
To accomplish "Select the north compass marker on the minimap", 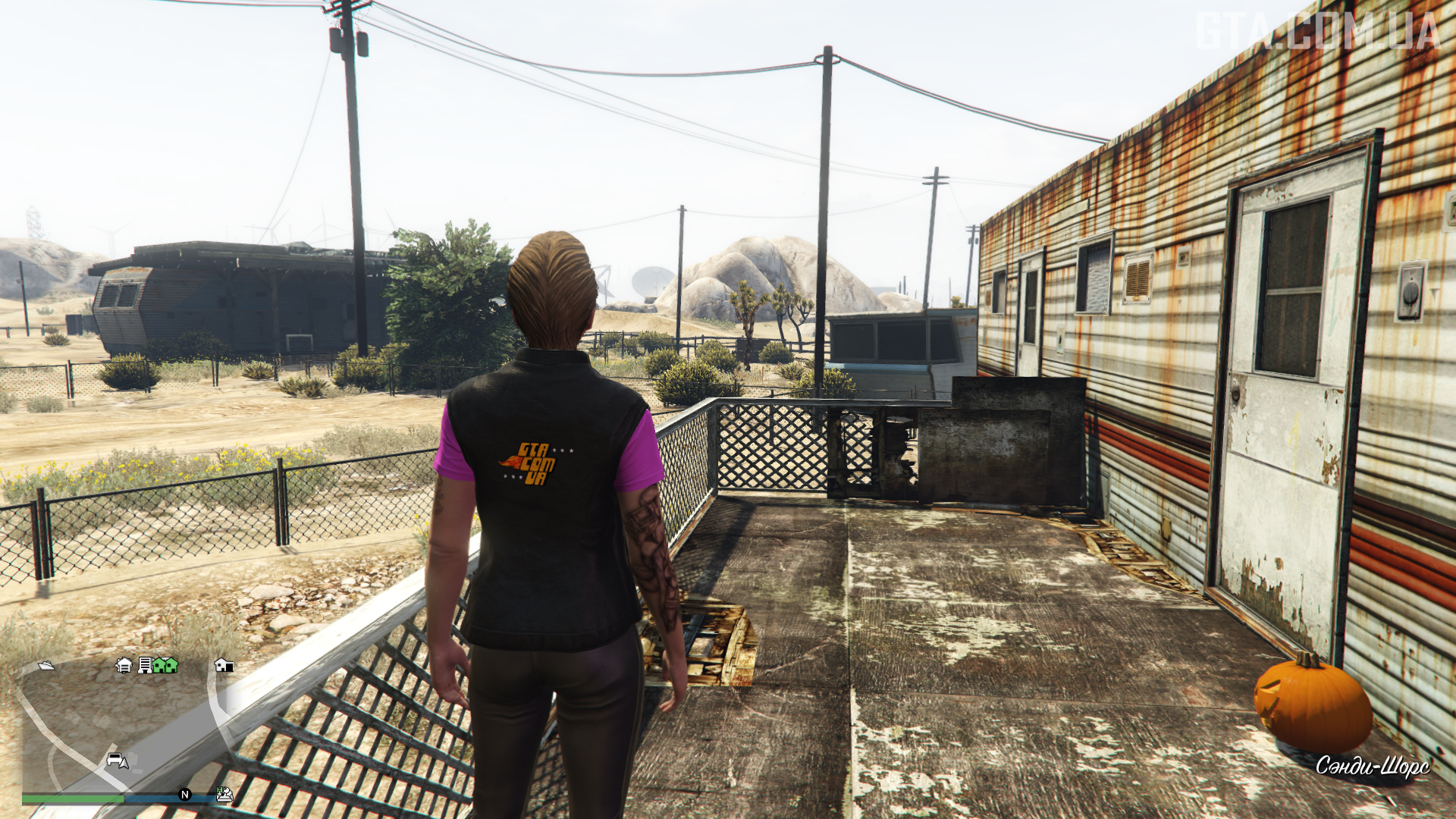I will pos(184,794).
